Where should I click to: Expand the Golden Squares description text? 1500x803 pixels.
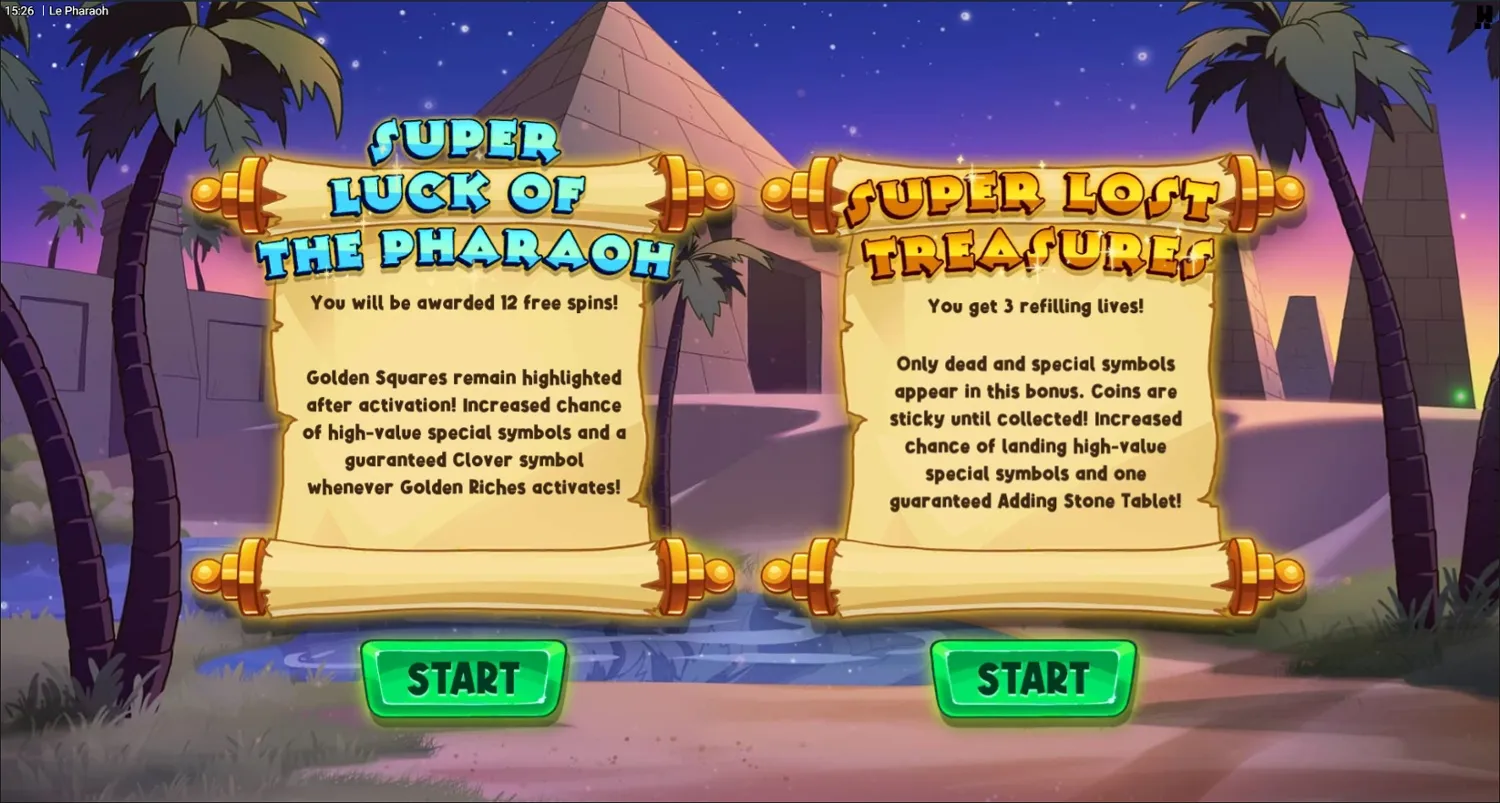(463, 432)
